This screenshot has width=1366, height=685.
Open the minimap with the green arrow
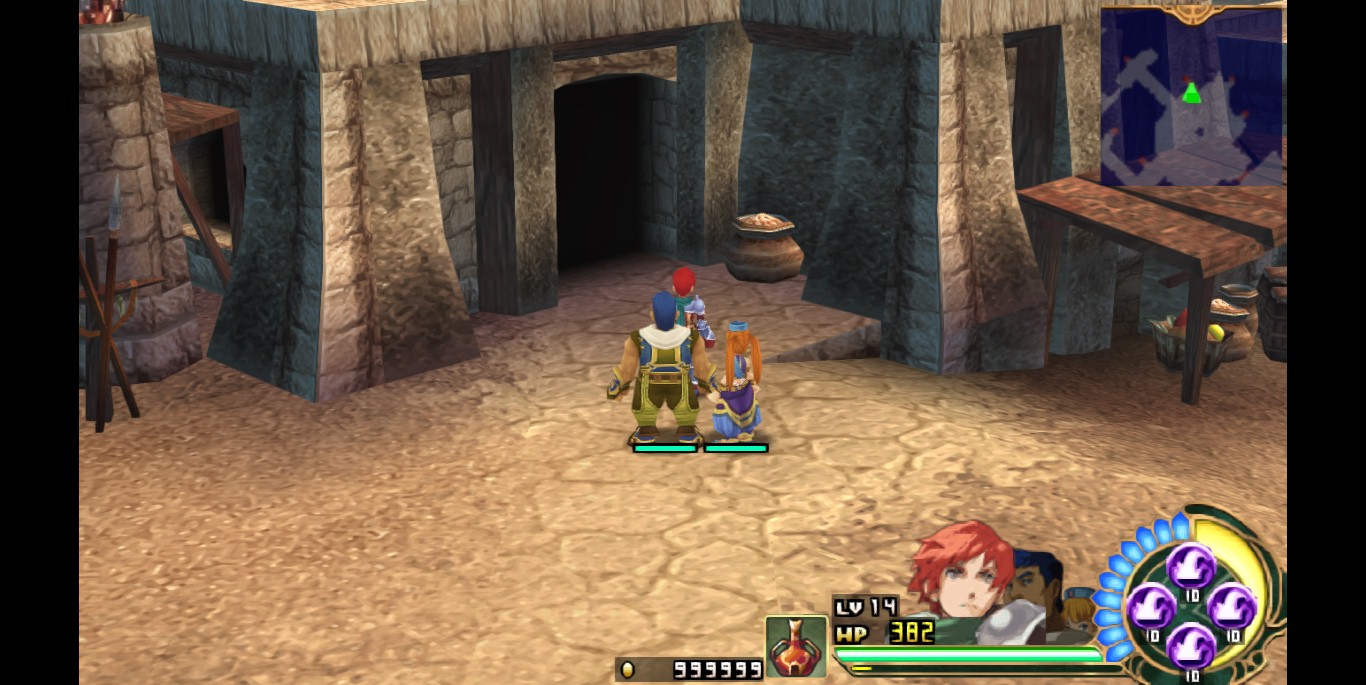click(x=1191, y=96)
